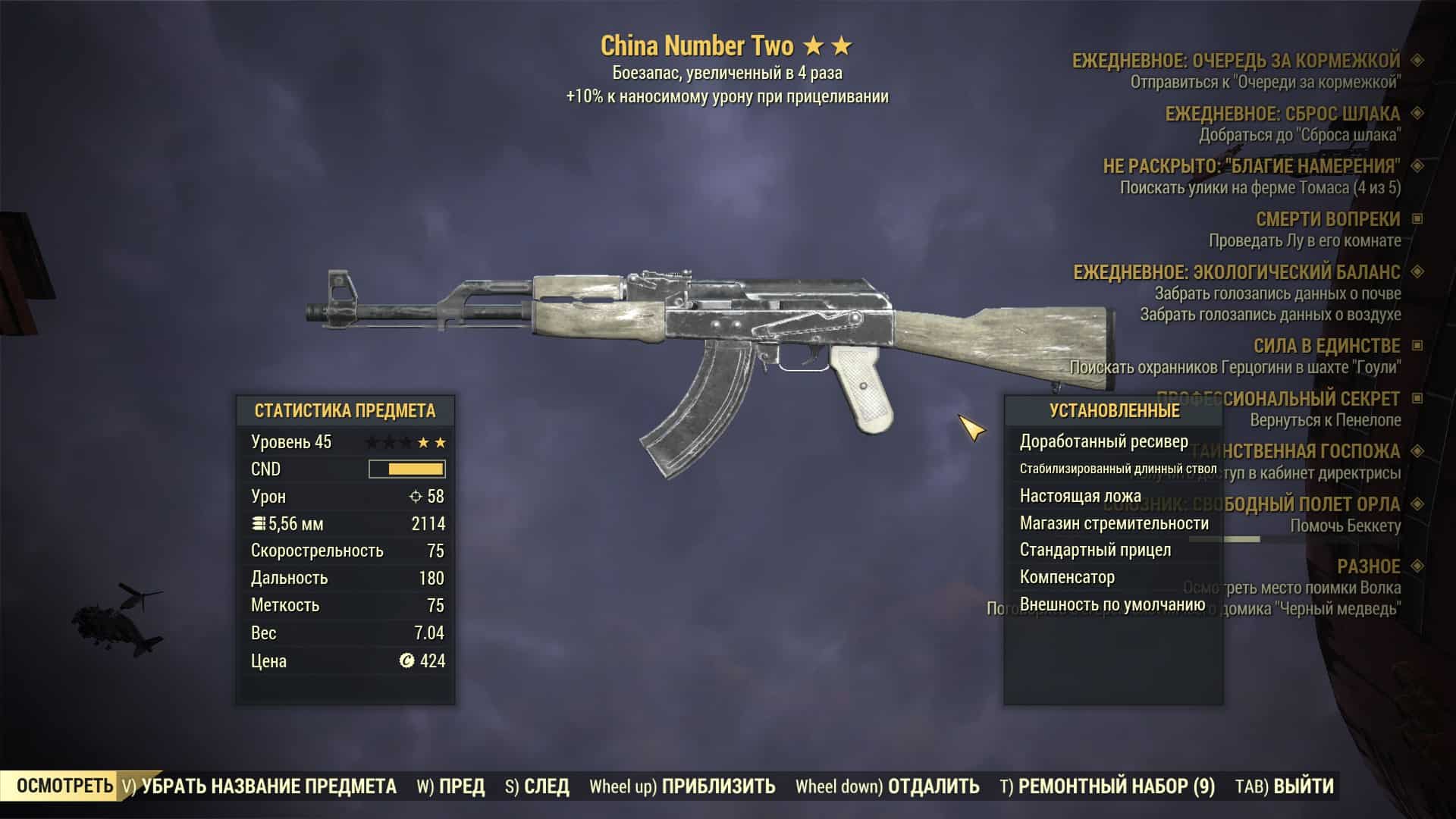Click the Ежедневное: Сброс шлака quest
Viewport: 1456px width, 819px height.
[x=1282, y=114]
